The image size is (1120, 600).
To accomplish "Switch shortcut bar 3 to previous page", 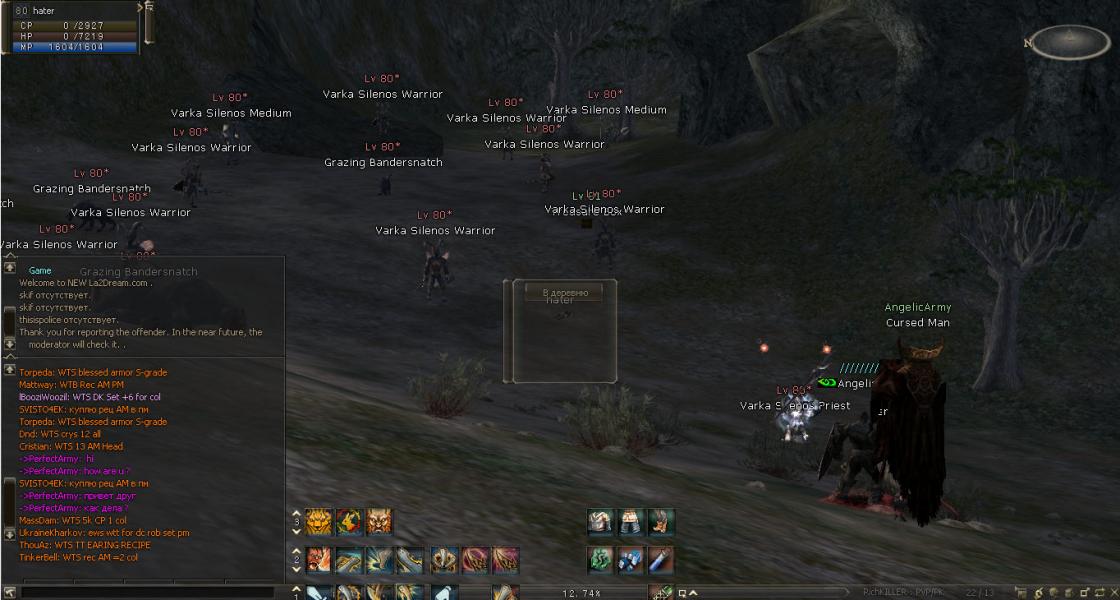I will click(x=296, y=513).
